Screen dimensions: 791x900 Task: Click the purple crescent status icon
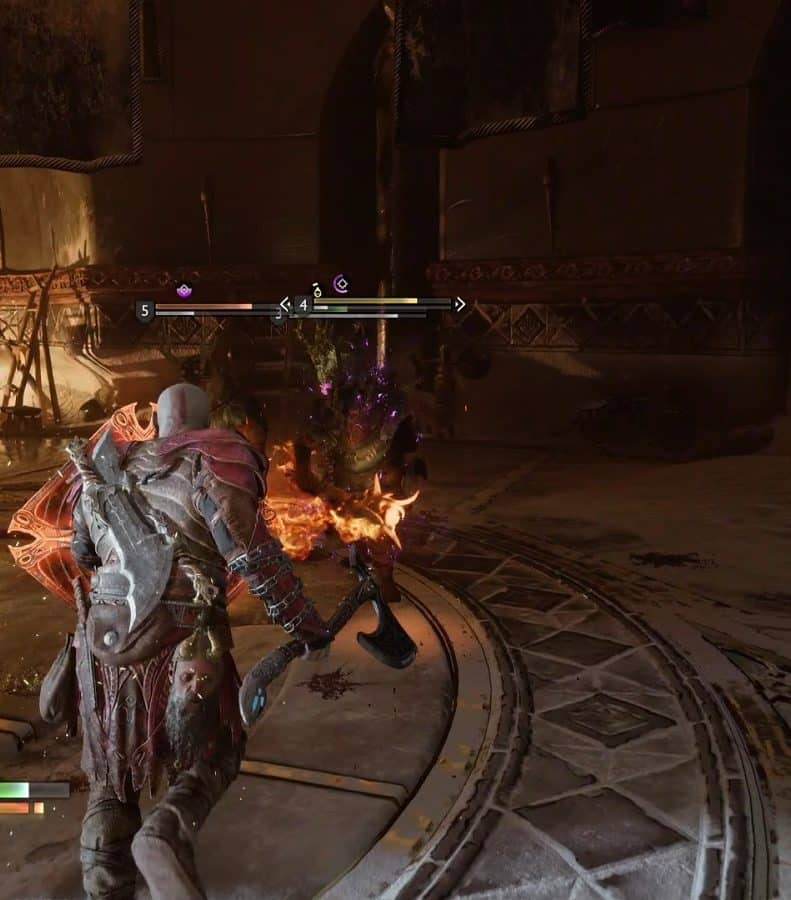[x=340, y=284]
